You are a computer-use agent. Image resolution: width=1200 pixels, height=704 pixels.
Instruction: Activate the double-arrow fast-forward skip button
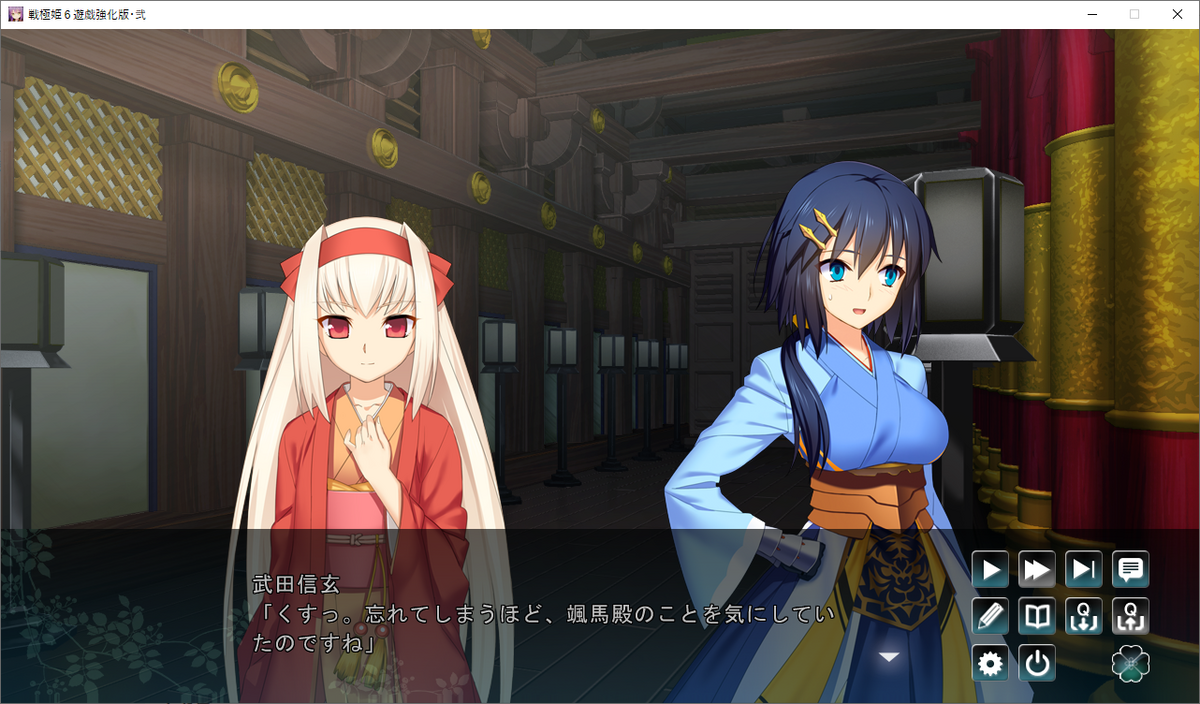click(1037, 570)
